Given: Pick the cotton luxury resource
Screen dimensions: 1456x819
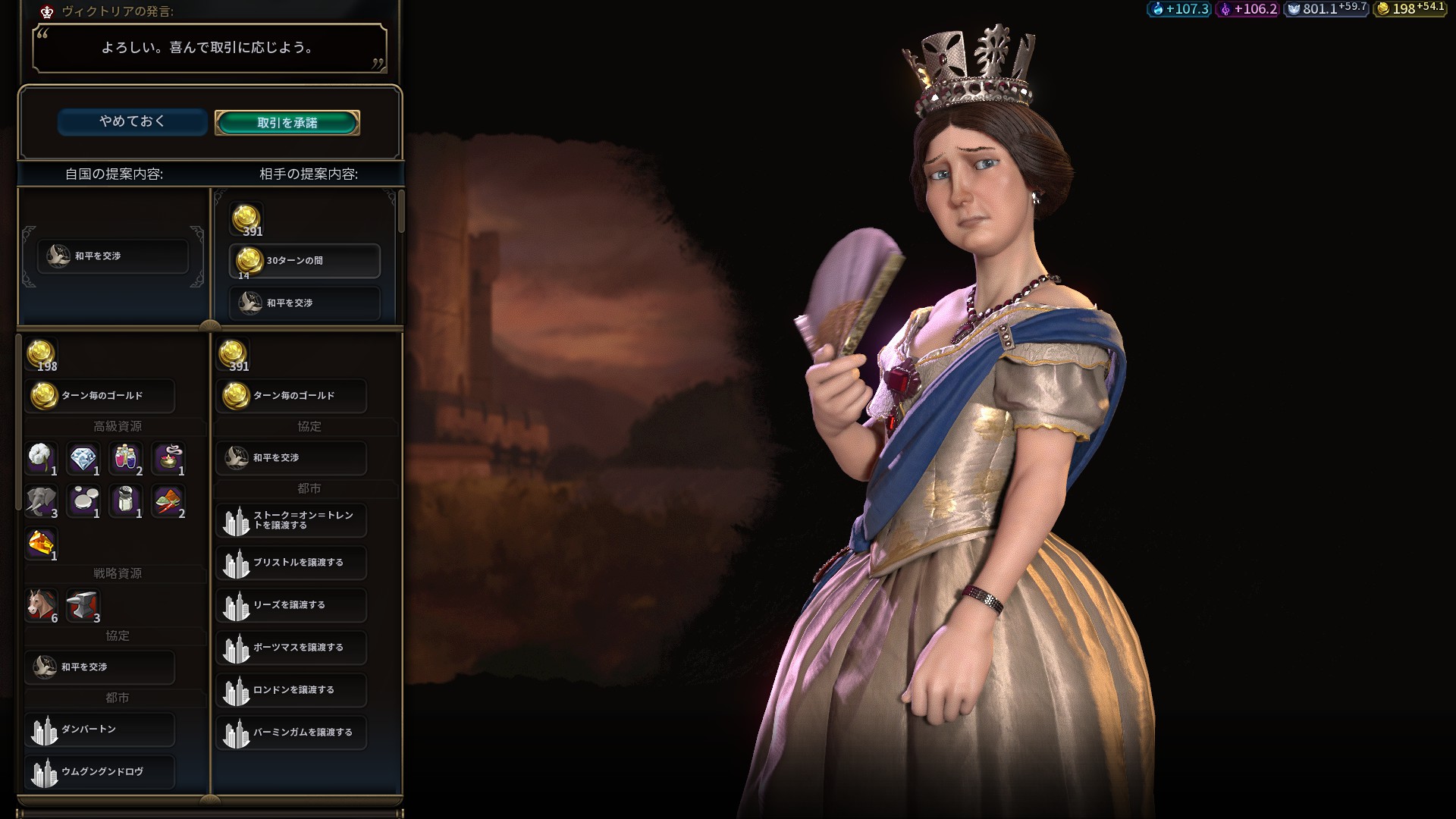Looking at the screenshot, I should (42, 459).
